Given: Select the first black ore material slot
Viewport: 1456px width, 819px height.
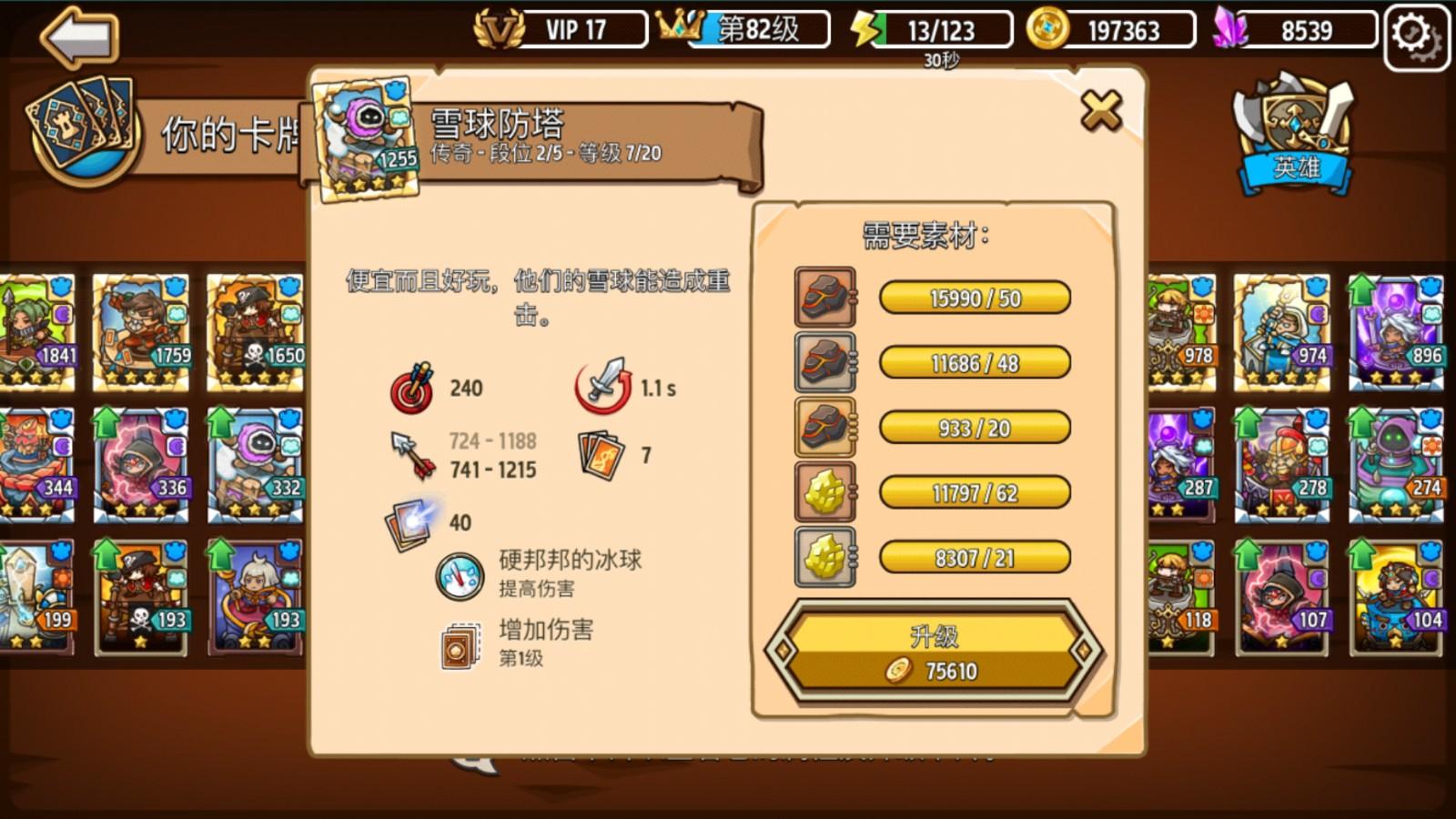Looking at the screenshot, I should point(824,298).
